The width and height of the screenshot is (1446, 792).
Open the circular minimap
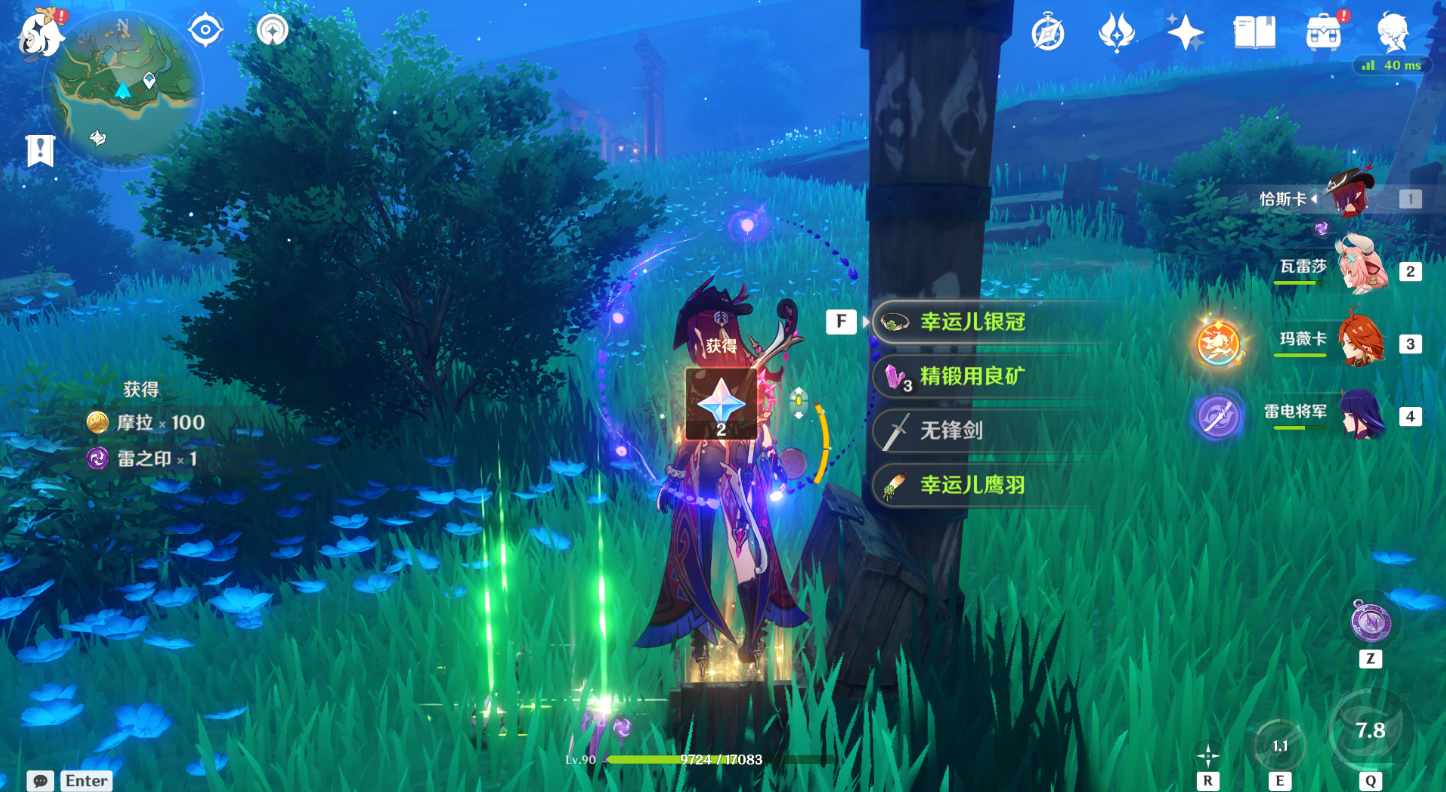(x=122, y=89)
